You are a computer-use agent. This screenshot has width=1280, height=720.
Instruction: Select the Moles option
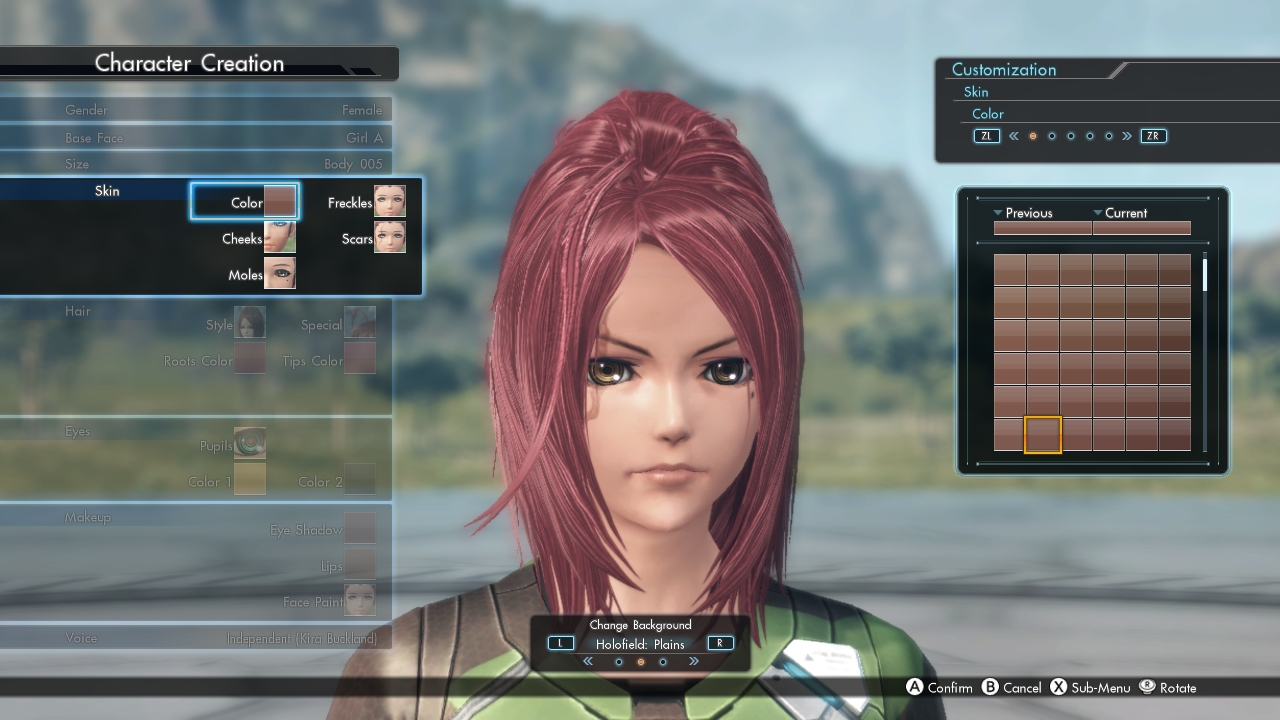[262, 274]
